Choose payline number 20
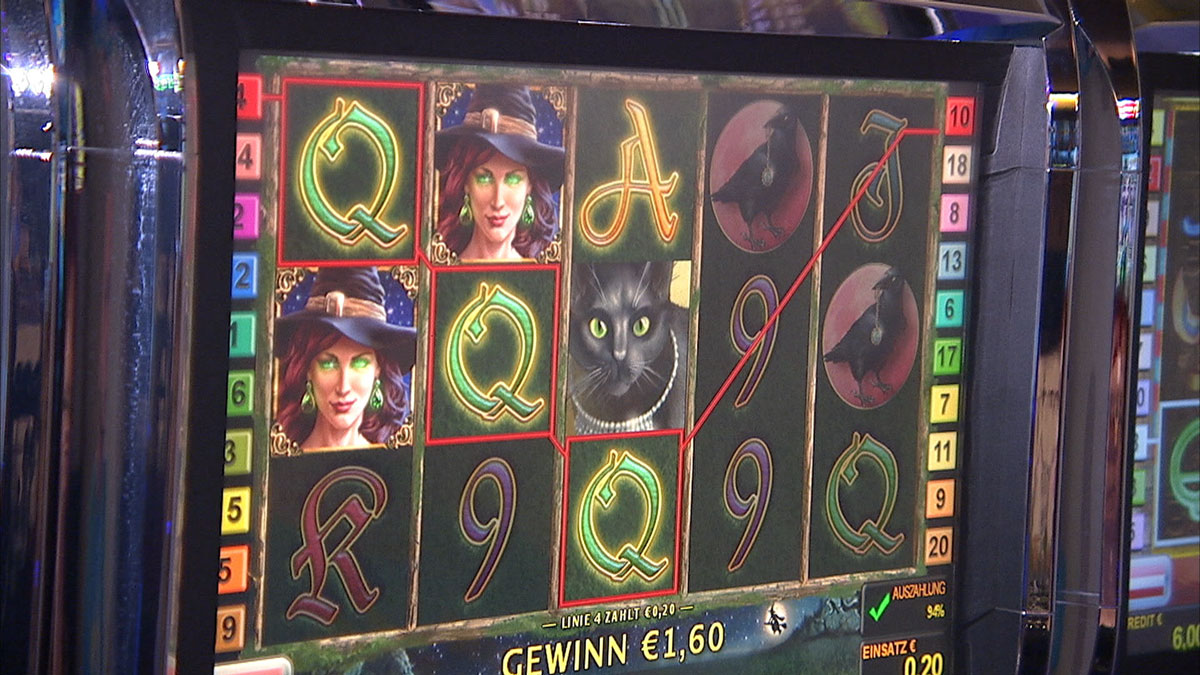Screen dimensions: 1200x675 [x=938, y=545]
